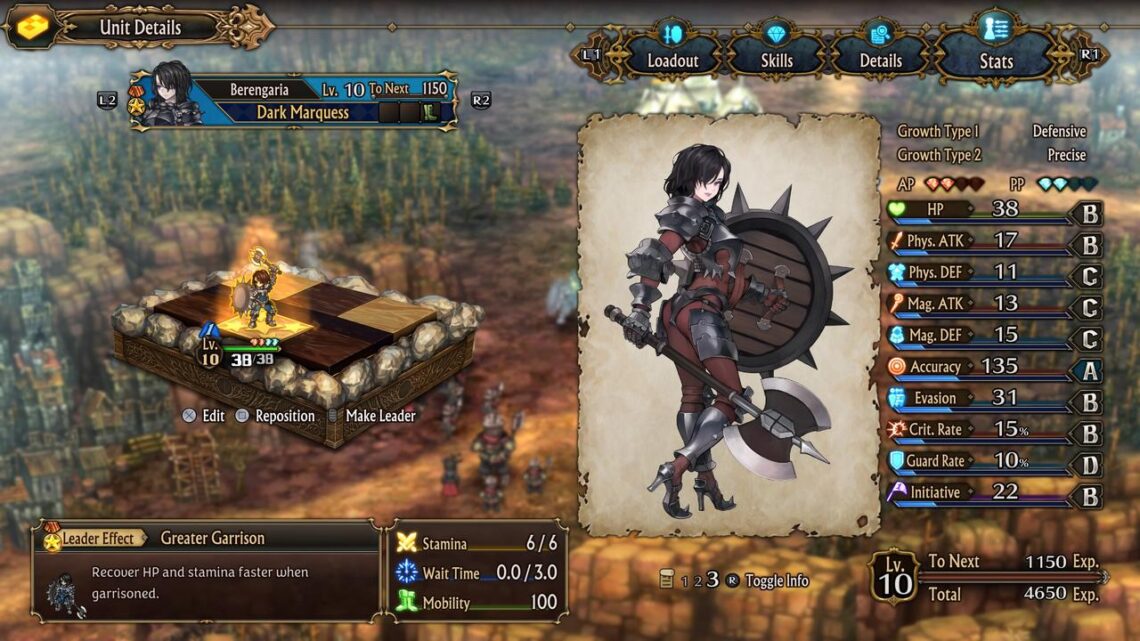Select the Stats tab
Image resolution: width=1140 pixels, height=641 pixels.
[996, 60]
